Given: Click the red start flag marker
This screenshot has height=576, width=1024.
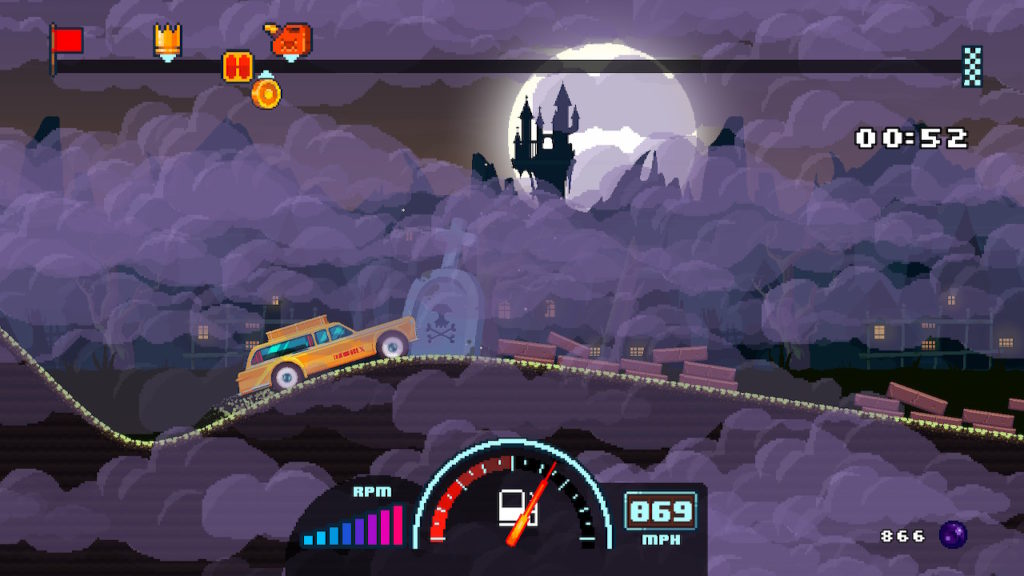Looking at the screenshot, I should click(67, 42).
